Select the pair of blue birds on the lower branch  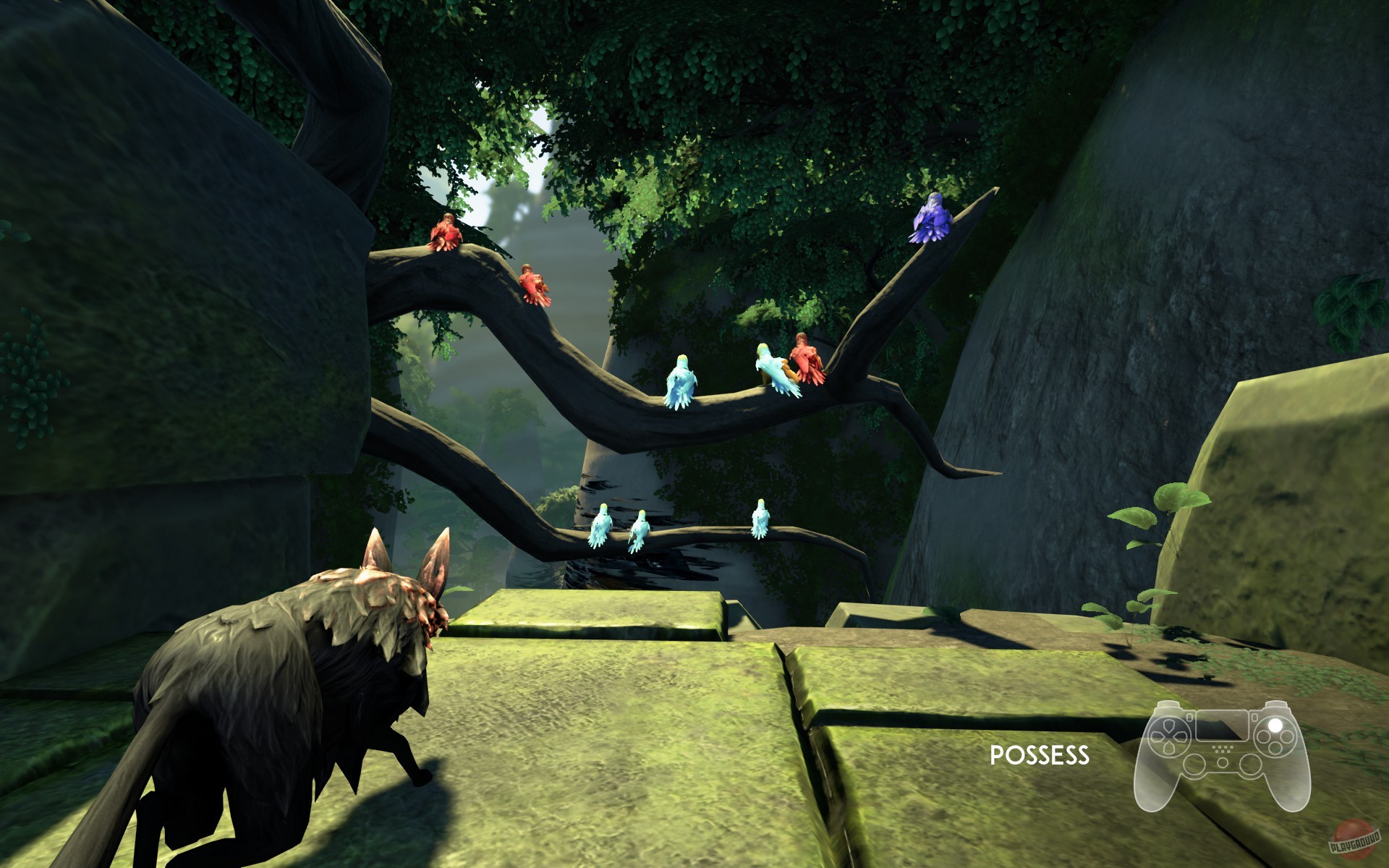(x=621, y=528)
